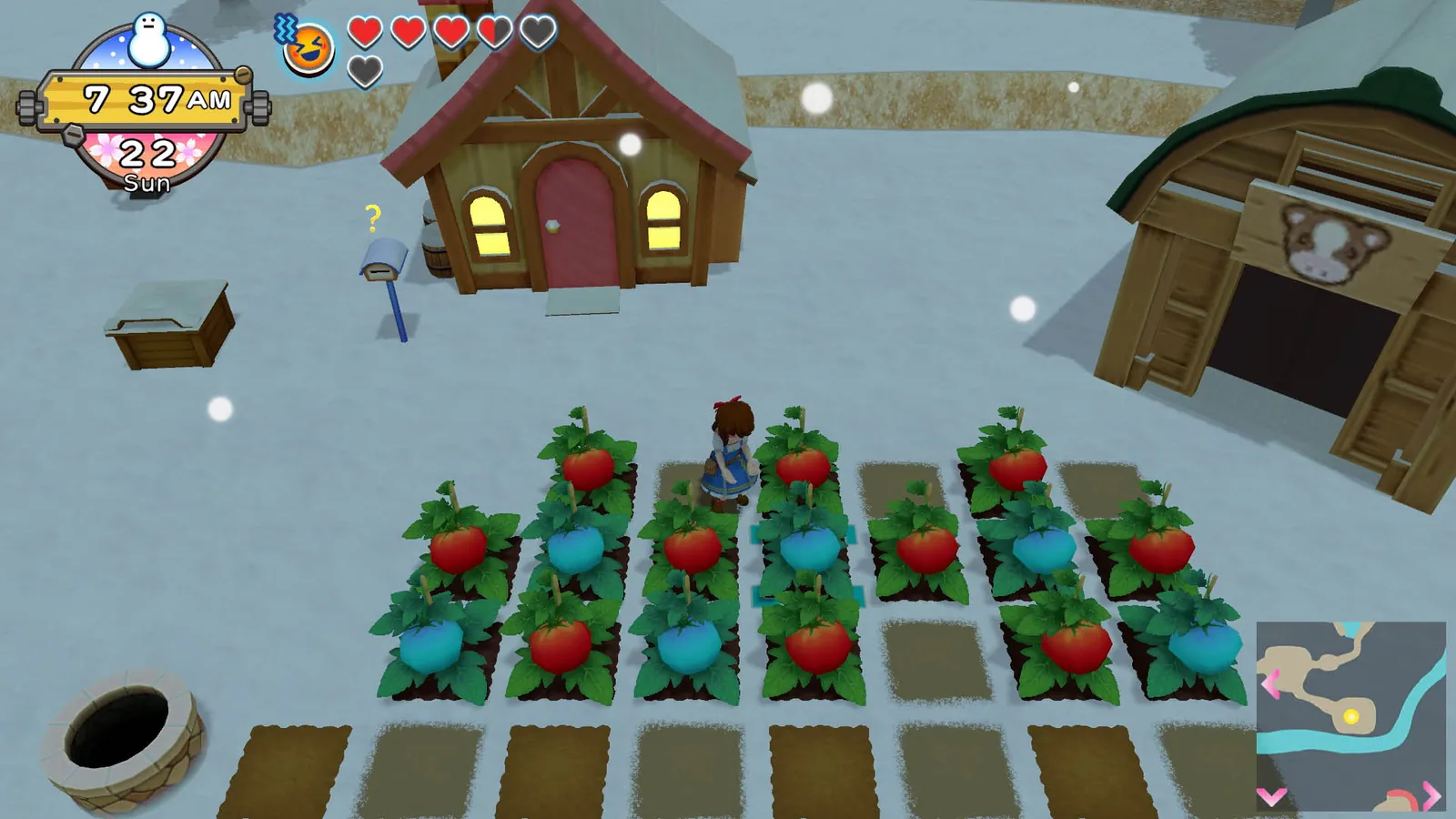1456x819 pixels.
Task: Click the shivering cold status icon
Action: [285, 29]
